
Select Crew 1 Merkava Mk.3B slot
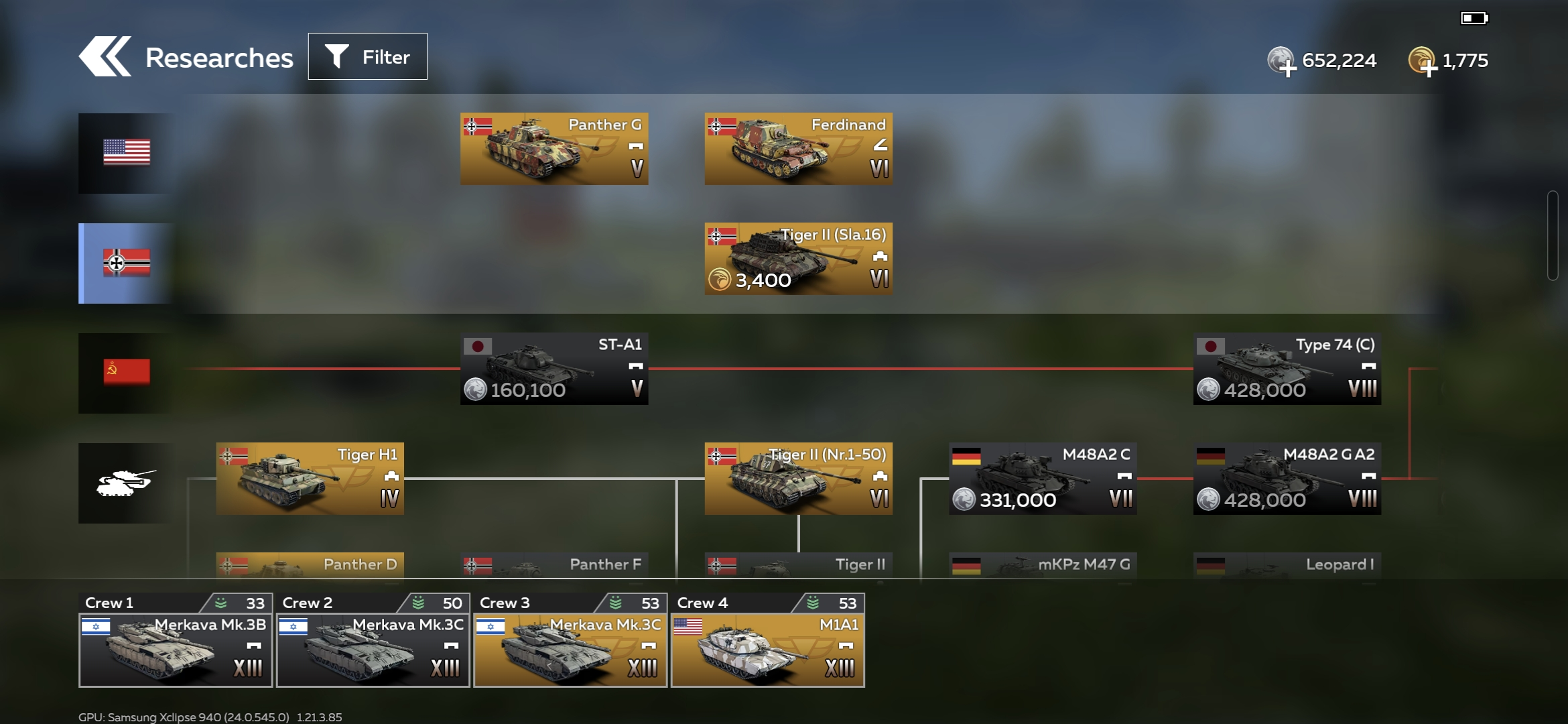click(x=176, y=640)
